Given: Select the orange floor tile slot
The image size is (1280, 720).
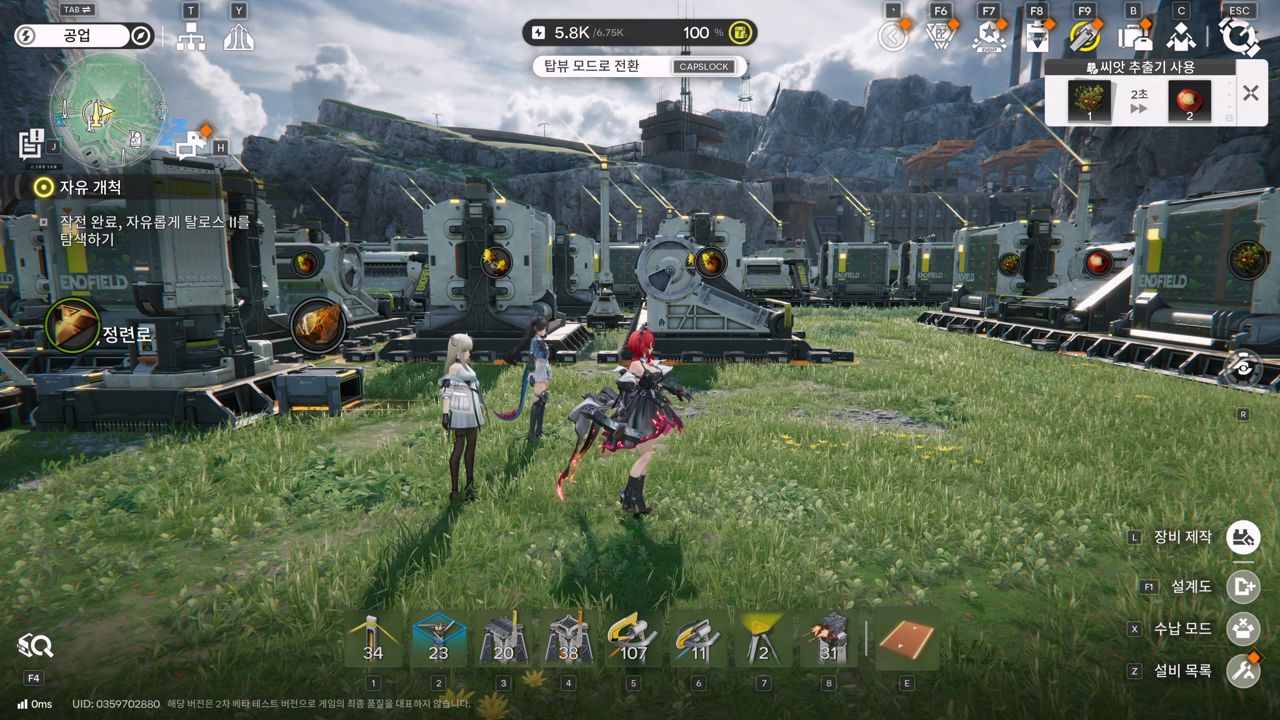Looking at the screenshot, I should [906, 639].
